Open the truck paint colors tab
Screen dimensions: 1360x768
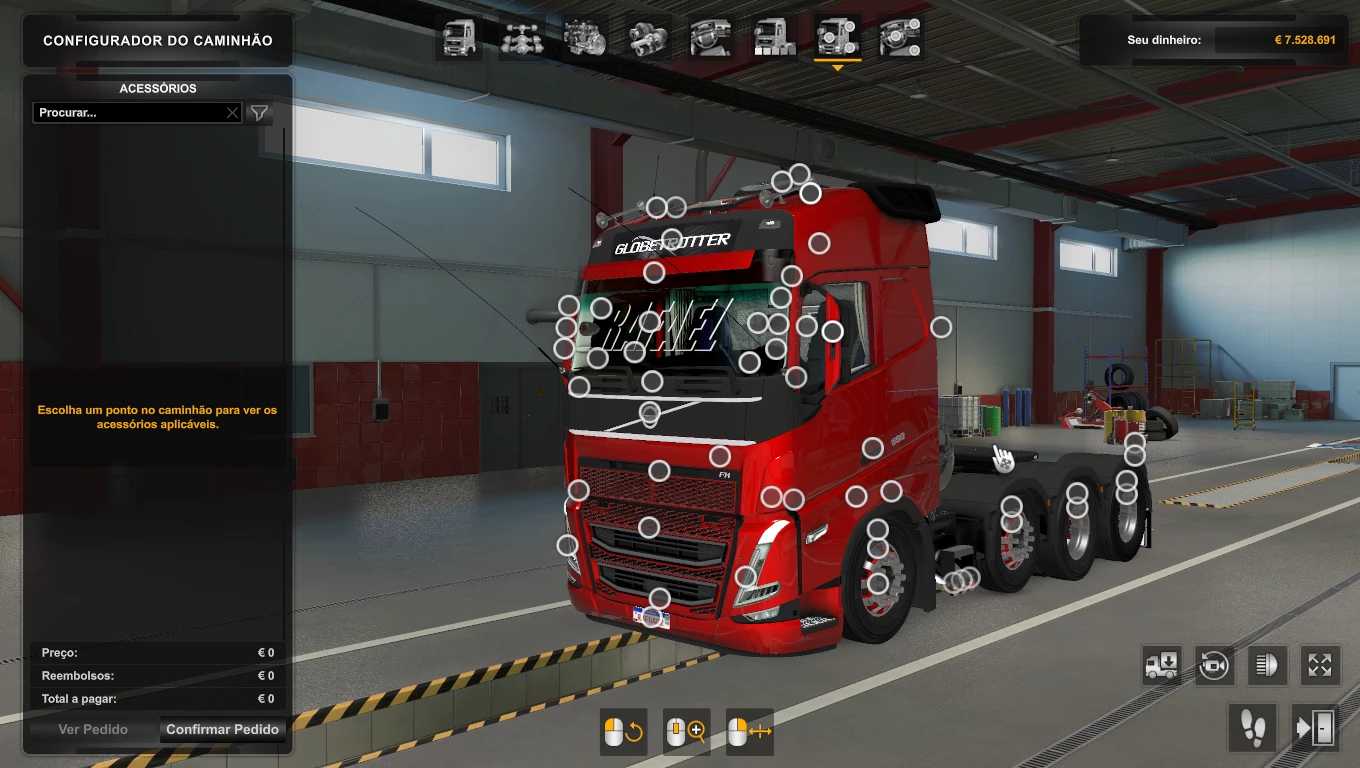pyautogui.click(x=774, y=38)
